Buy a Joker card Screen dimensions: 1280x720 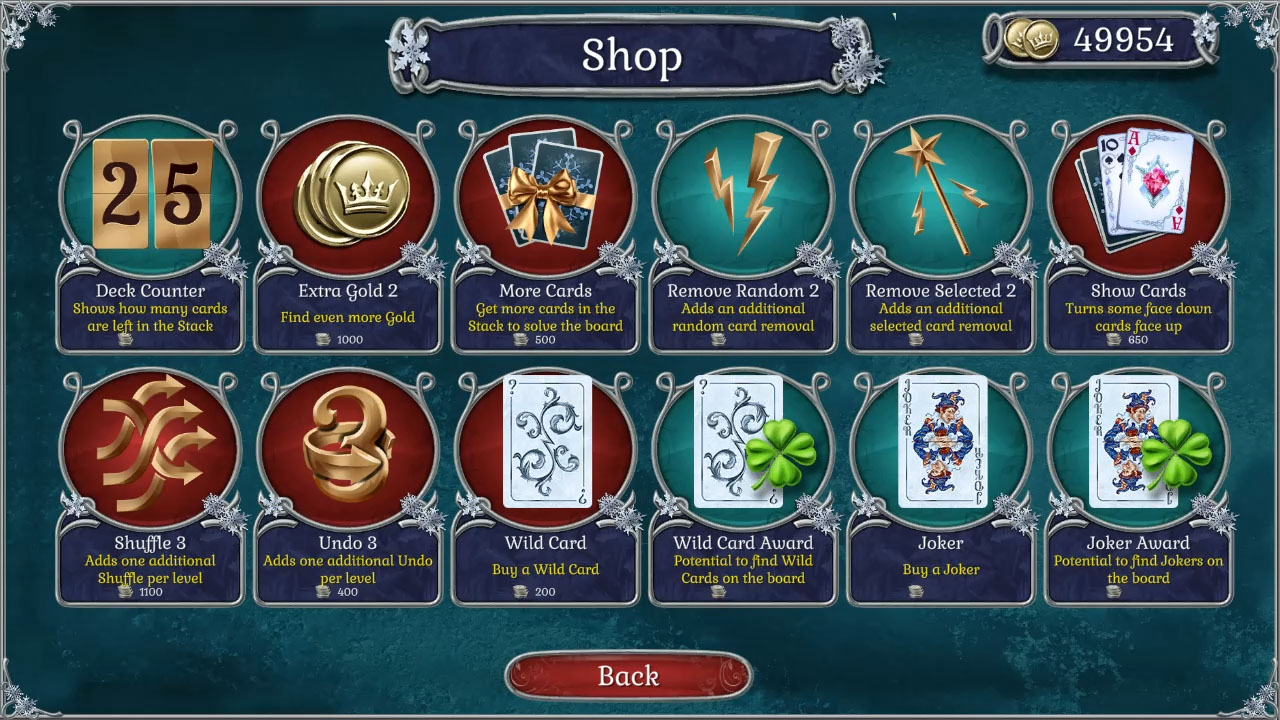pyautogui.click(x=938, y=445)
